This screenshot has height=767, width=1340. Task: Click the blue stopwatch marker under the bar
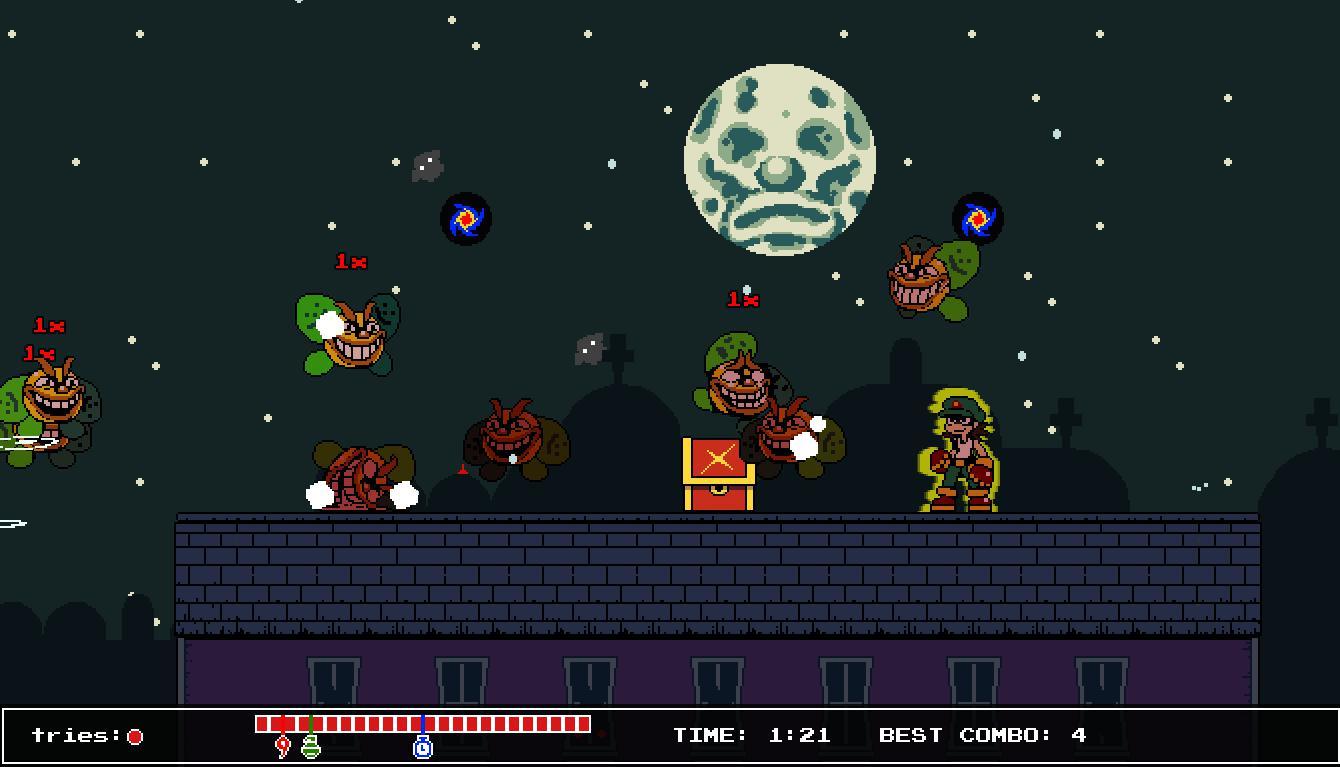click(x=423, y=746)
